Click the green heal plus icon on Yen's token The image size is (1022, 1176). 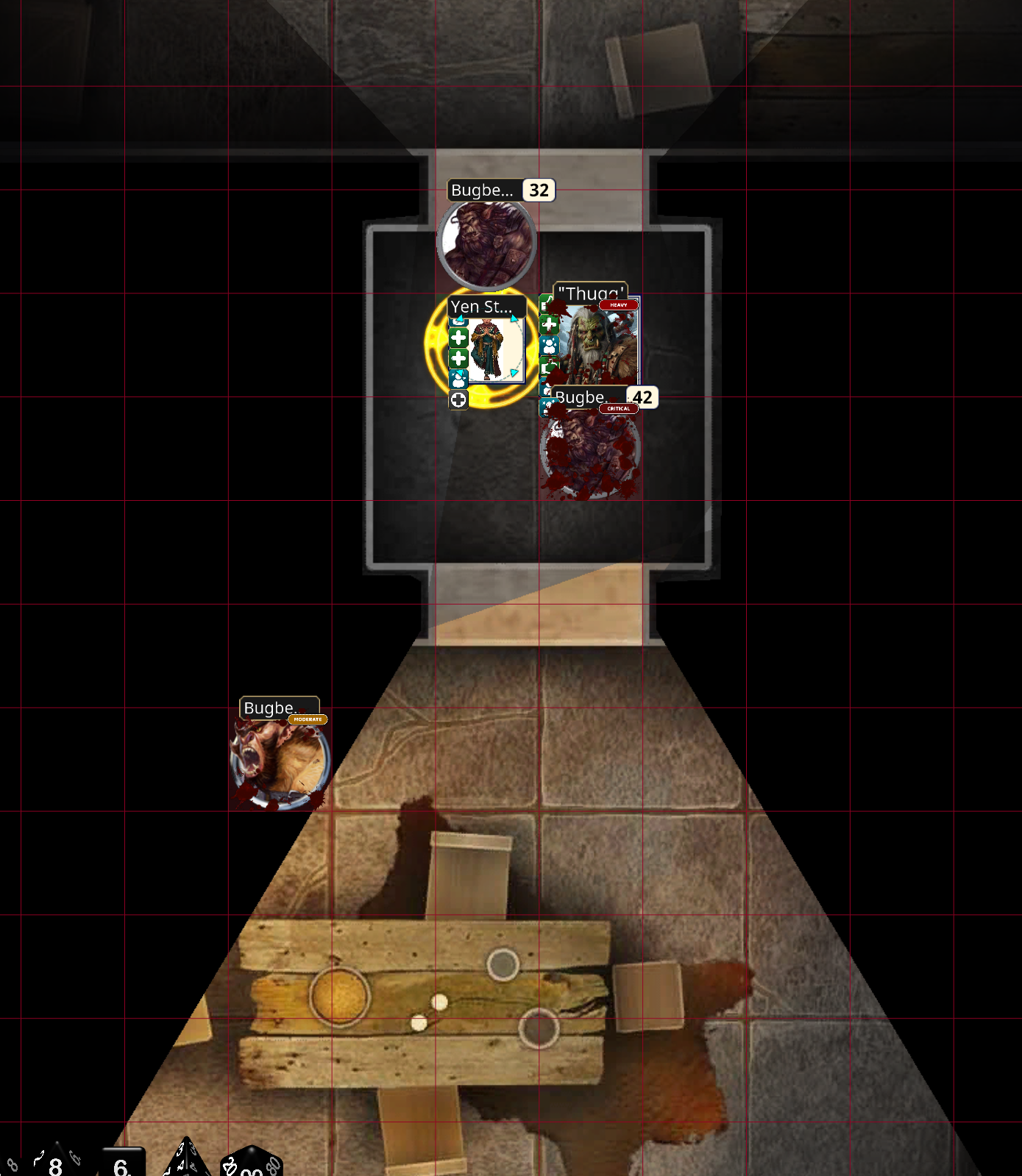(x=458, y=336)
